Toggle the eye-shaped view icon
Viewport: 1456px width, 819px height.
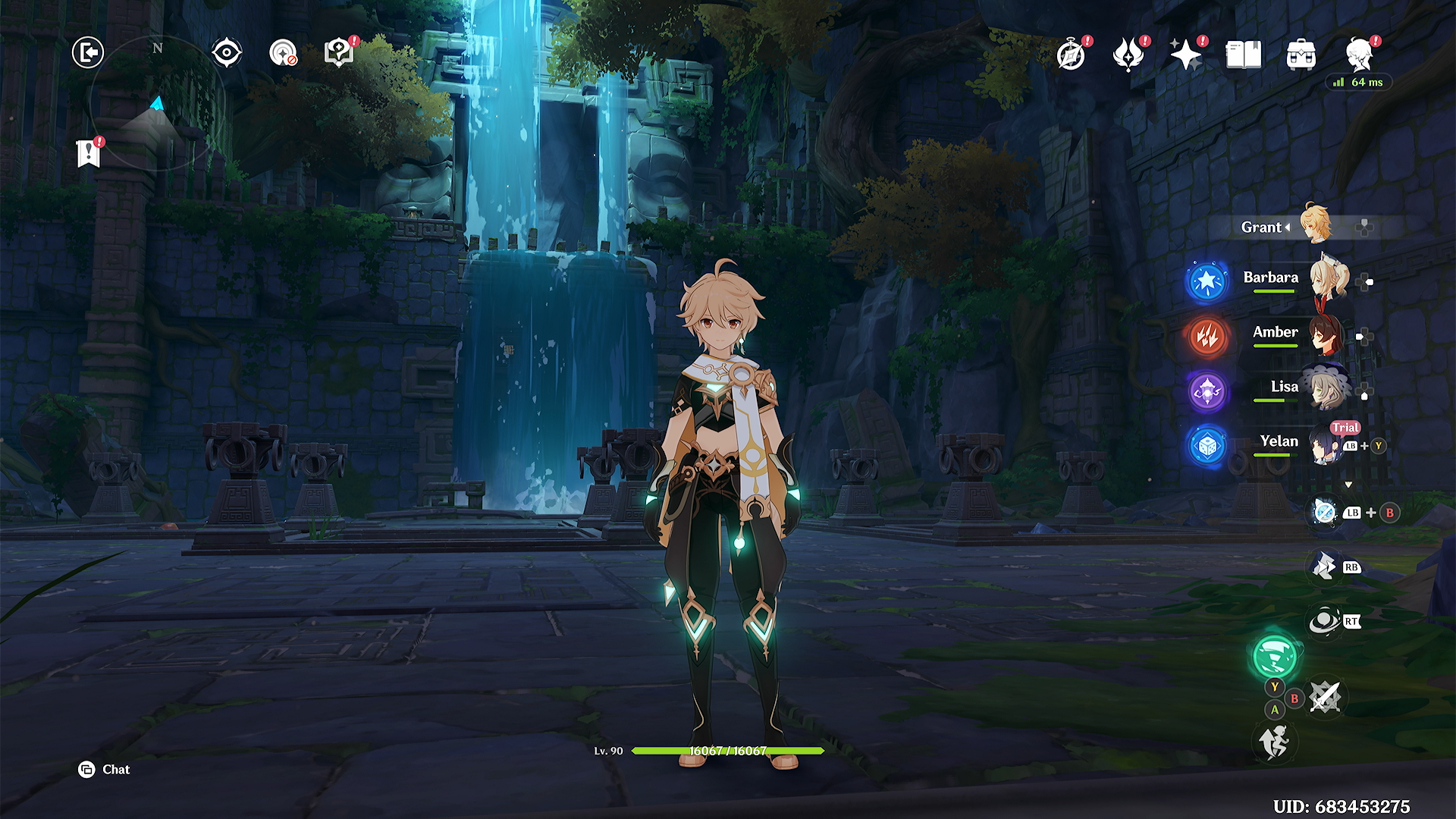(x=227, y=53)
